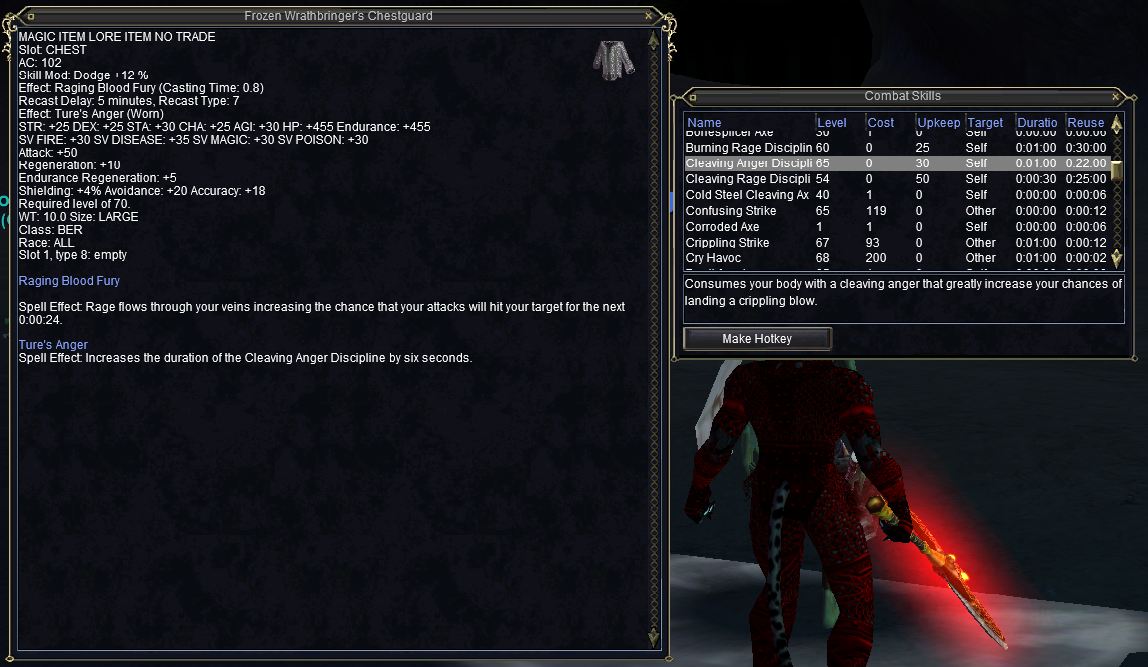This screenshot has width=1148, height=667.
Task: Click the Combat Skills list down arrow
Action: pyautogui.click(x=1117, y=263)
